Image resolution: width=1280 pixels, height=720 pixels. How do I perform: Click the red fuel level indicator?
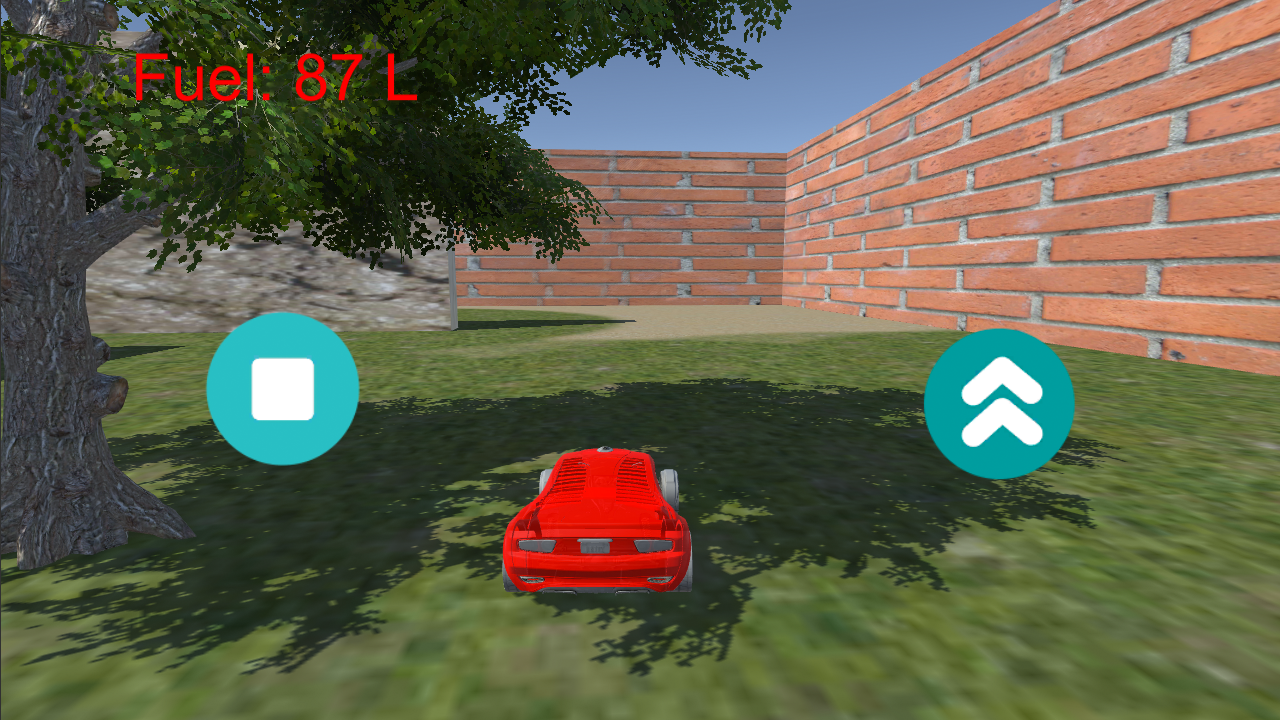pyautogui.click(x=277, y=80)
